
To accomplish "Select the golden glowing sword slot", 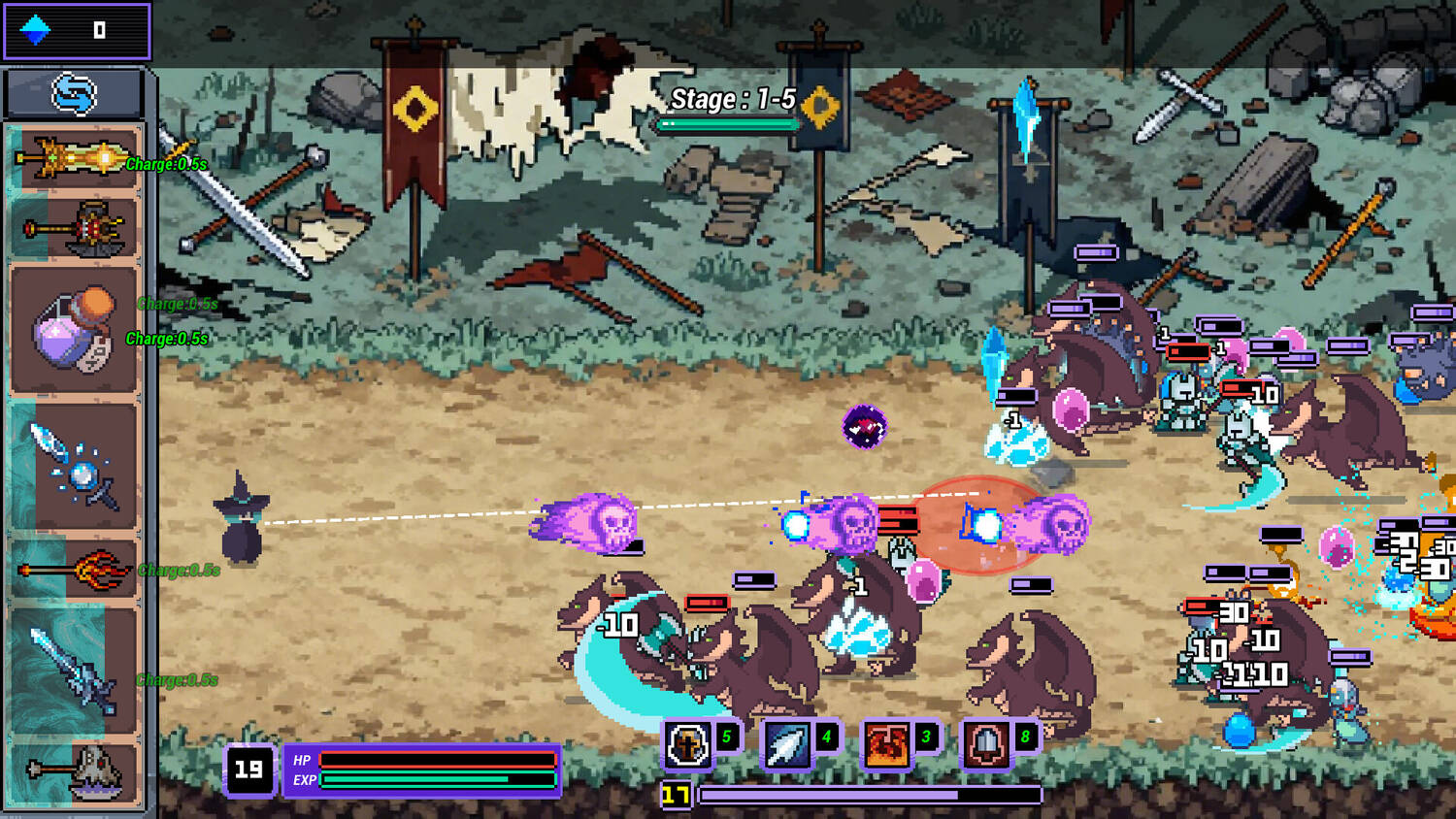I will 75,157.
